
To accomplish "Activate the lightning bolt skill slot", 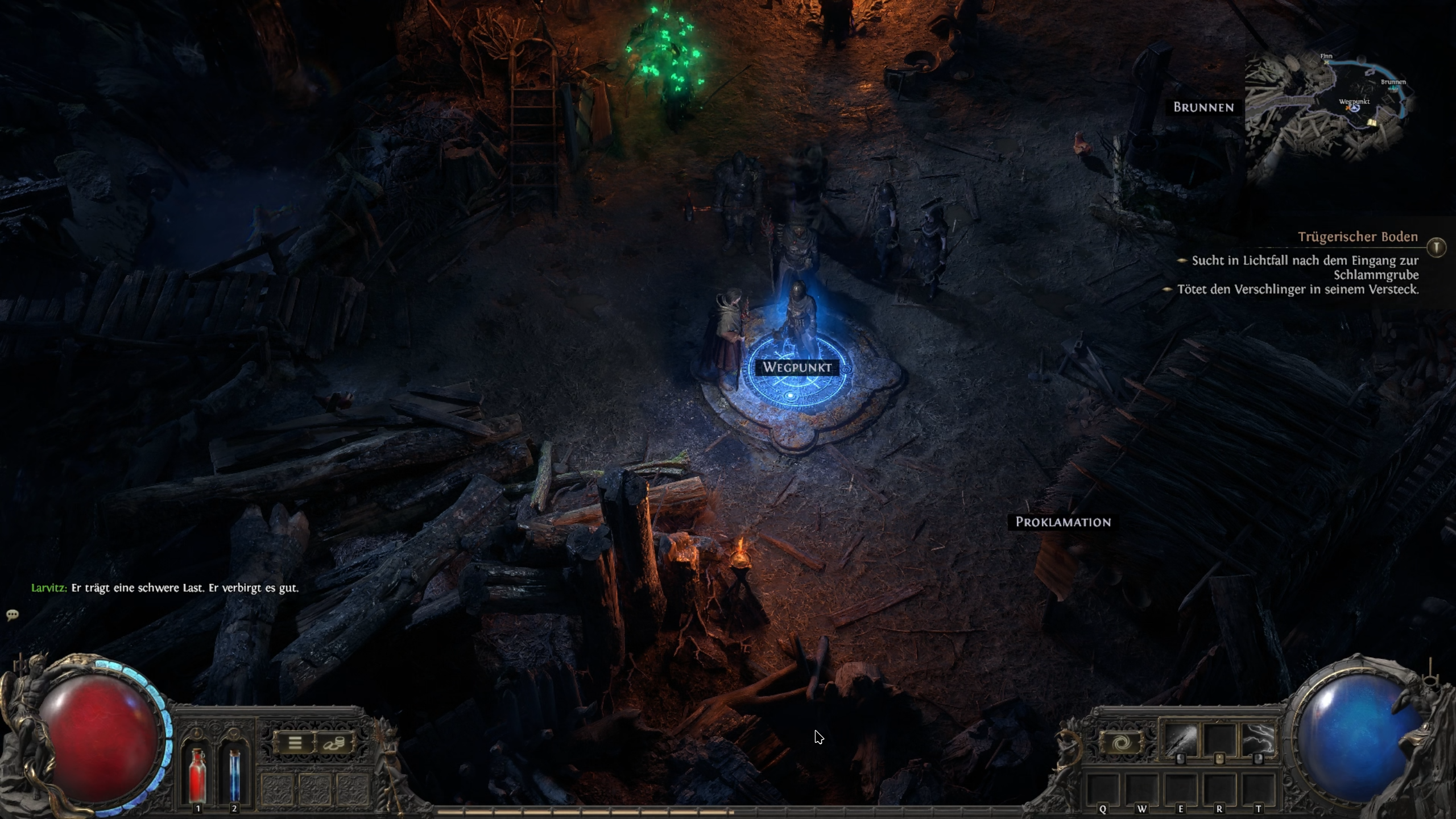I will [x=1258, y=741].
